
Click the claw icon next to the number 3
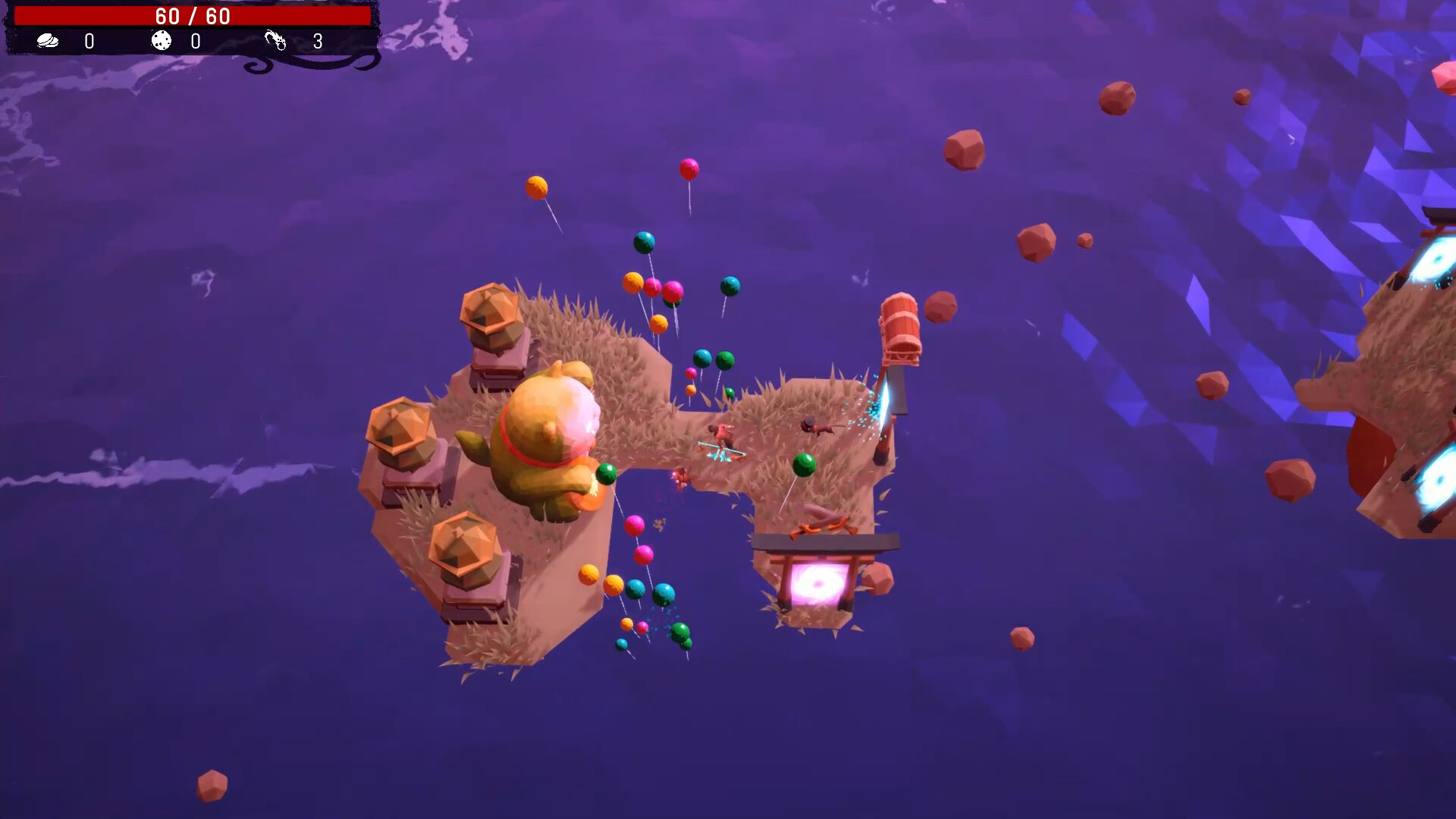(278, 40)
